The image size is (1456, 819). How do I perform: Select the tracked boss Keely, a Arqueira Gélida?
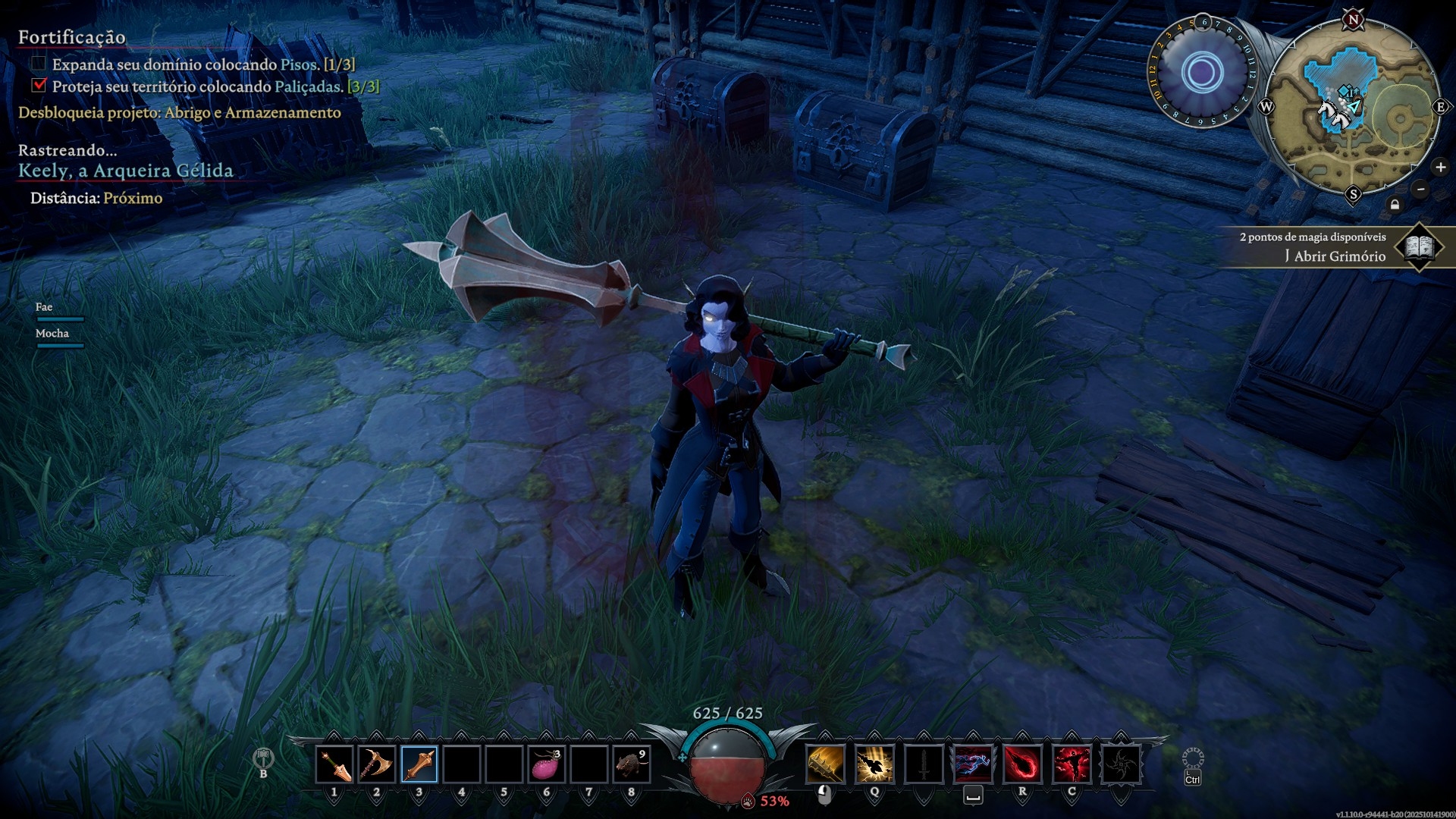click(126, 171)
